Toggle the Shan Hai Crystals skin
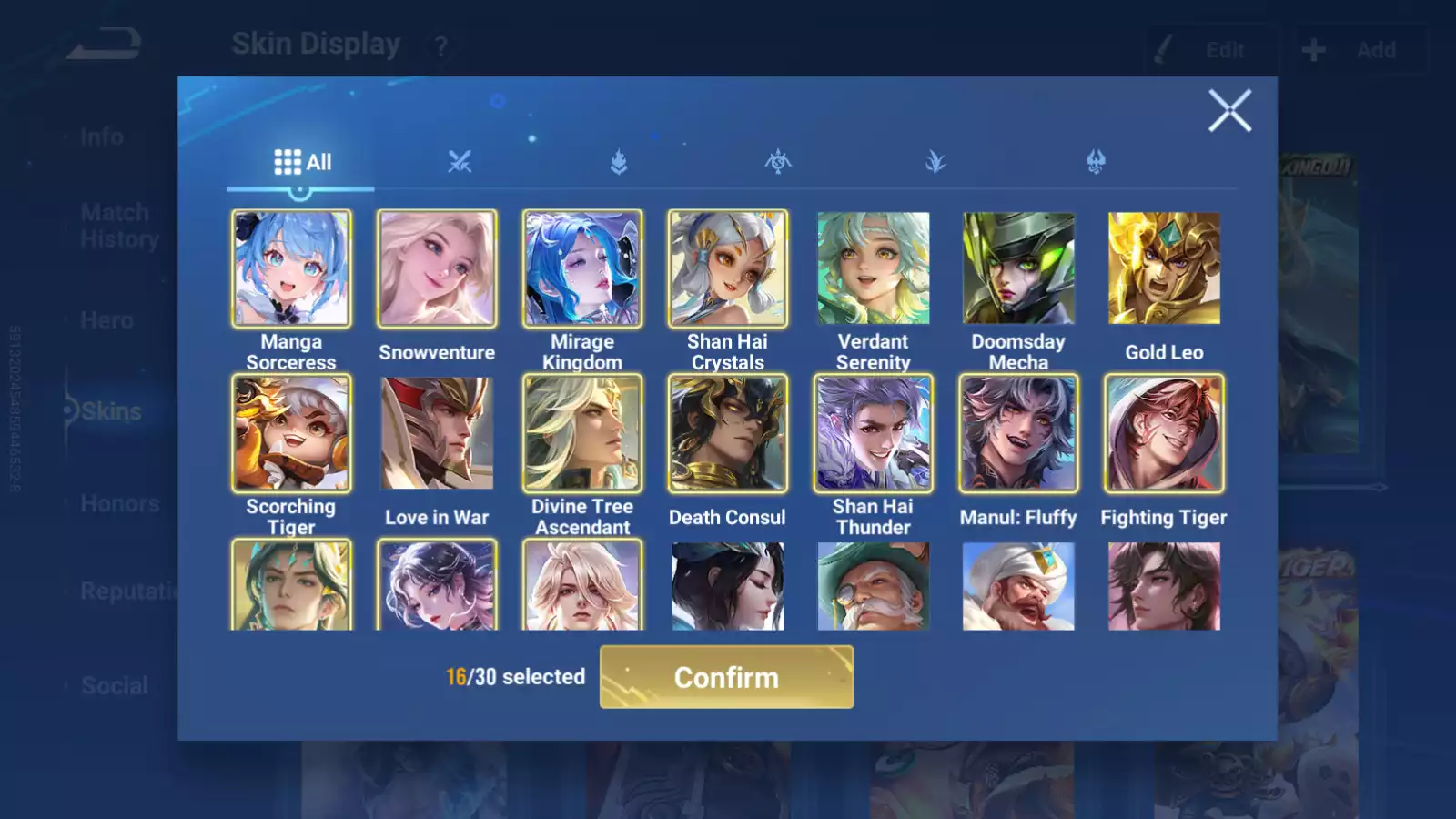 pyautogui.click(x=728, y=268)
